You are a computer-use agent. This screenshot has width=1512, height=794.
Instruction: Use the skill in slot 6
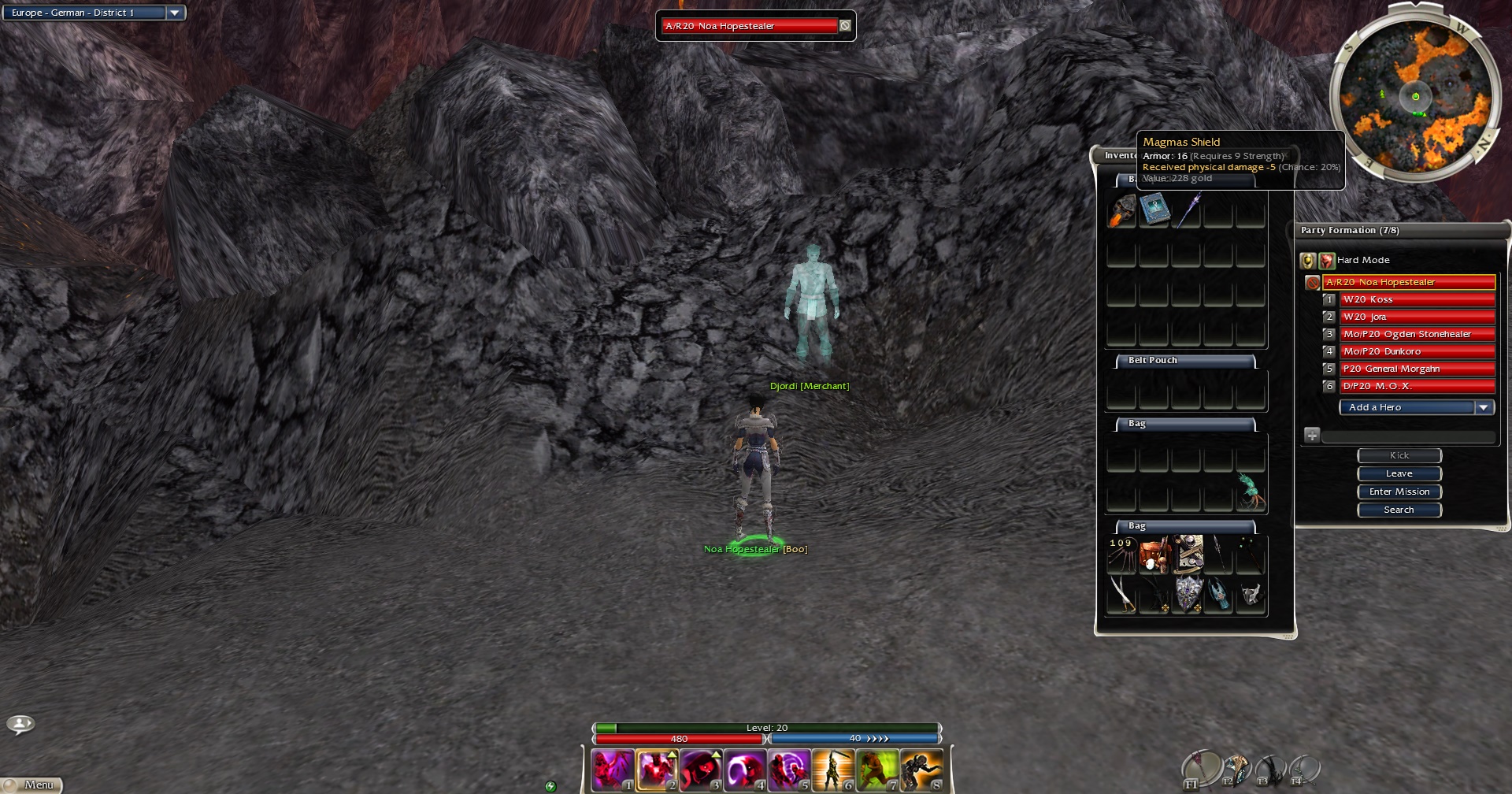(x=833, y=770)
